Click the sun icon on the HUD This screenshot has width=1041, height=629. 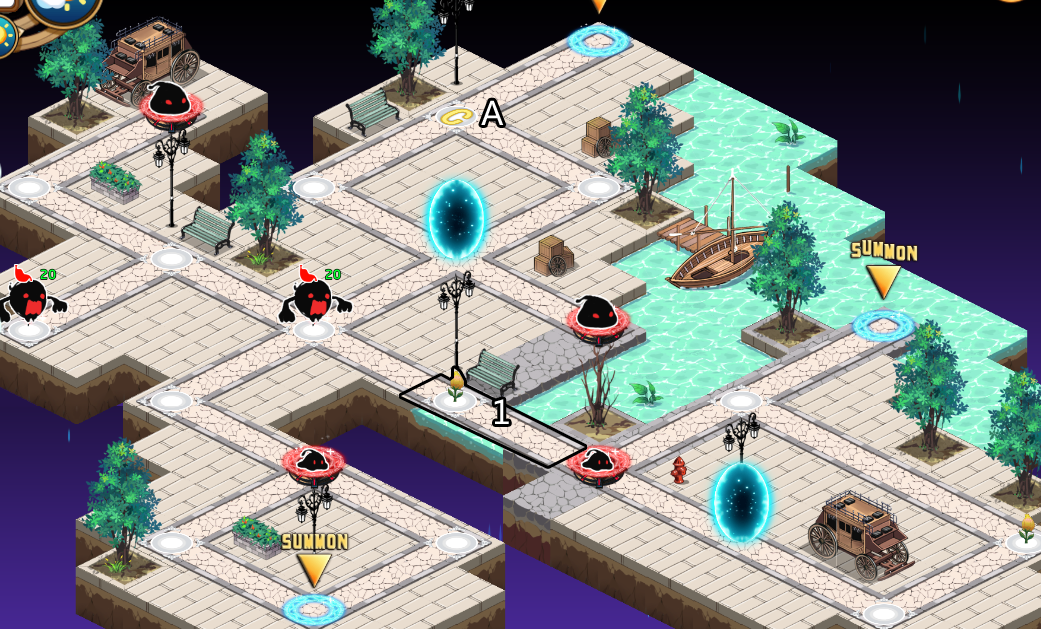pyautogui.click(x=5, y=36)
